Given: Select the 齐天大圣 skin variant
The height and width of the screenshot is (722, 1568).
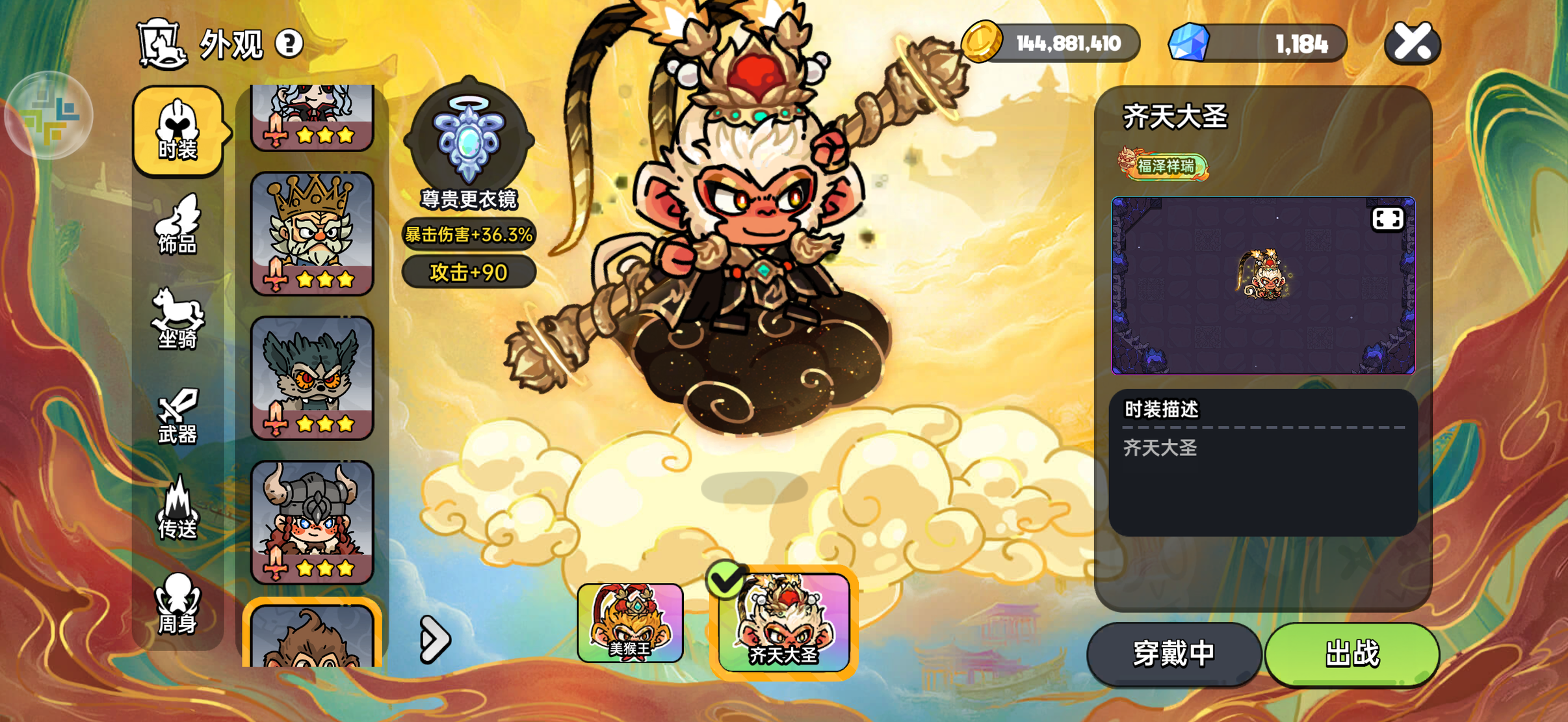Looking at the screenshot, I should [x=784, y=622].
